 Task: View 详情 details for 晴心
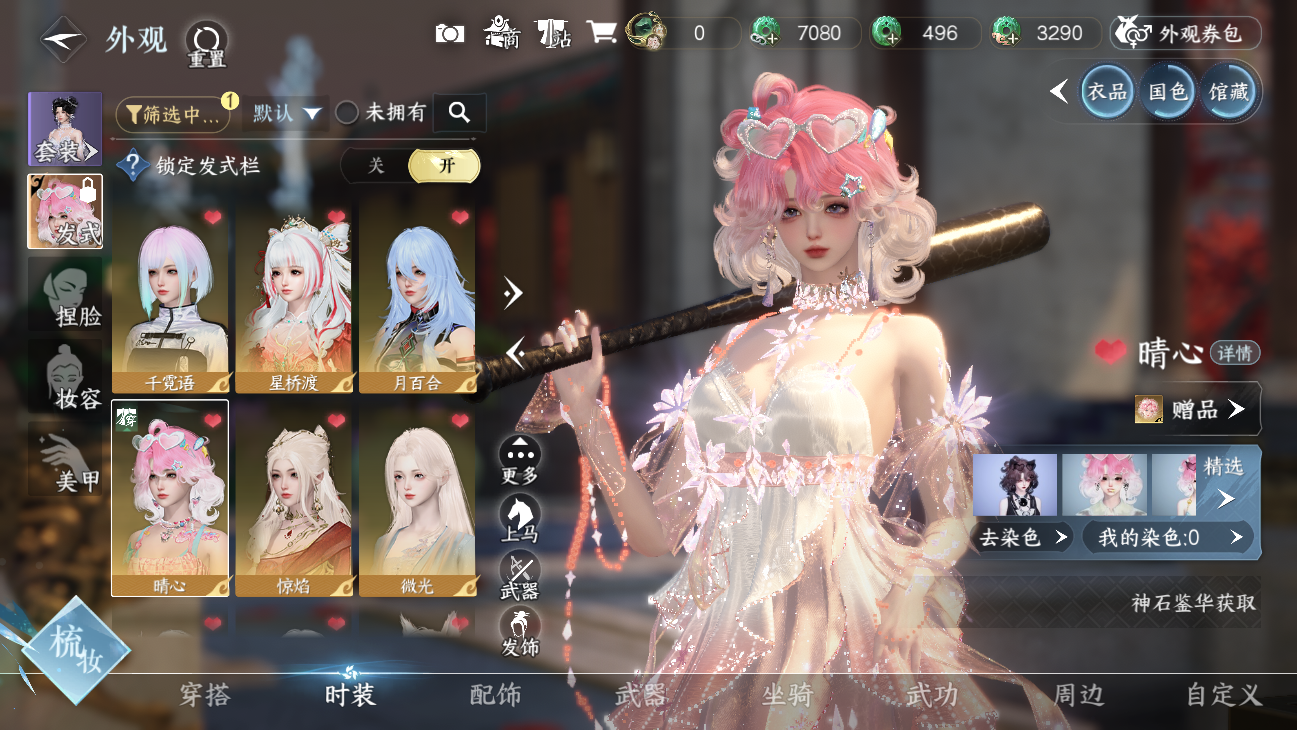1235,353
